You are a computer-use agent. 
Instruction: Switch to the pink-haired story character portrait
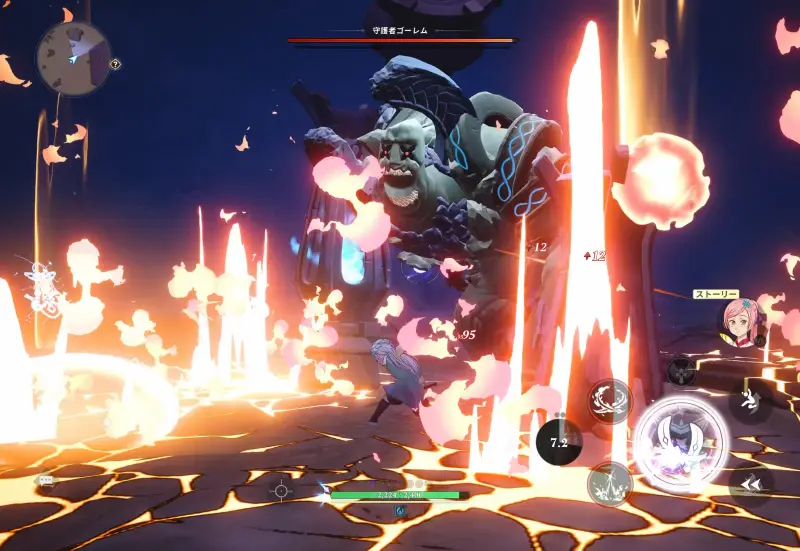point(739,322)
